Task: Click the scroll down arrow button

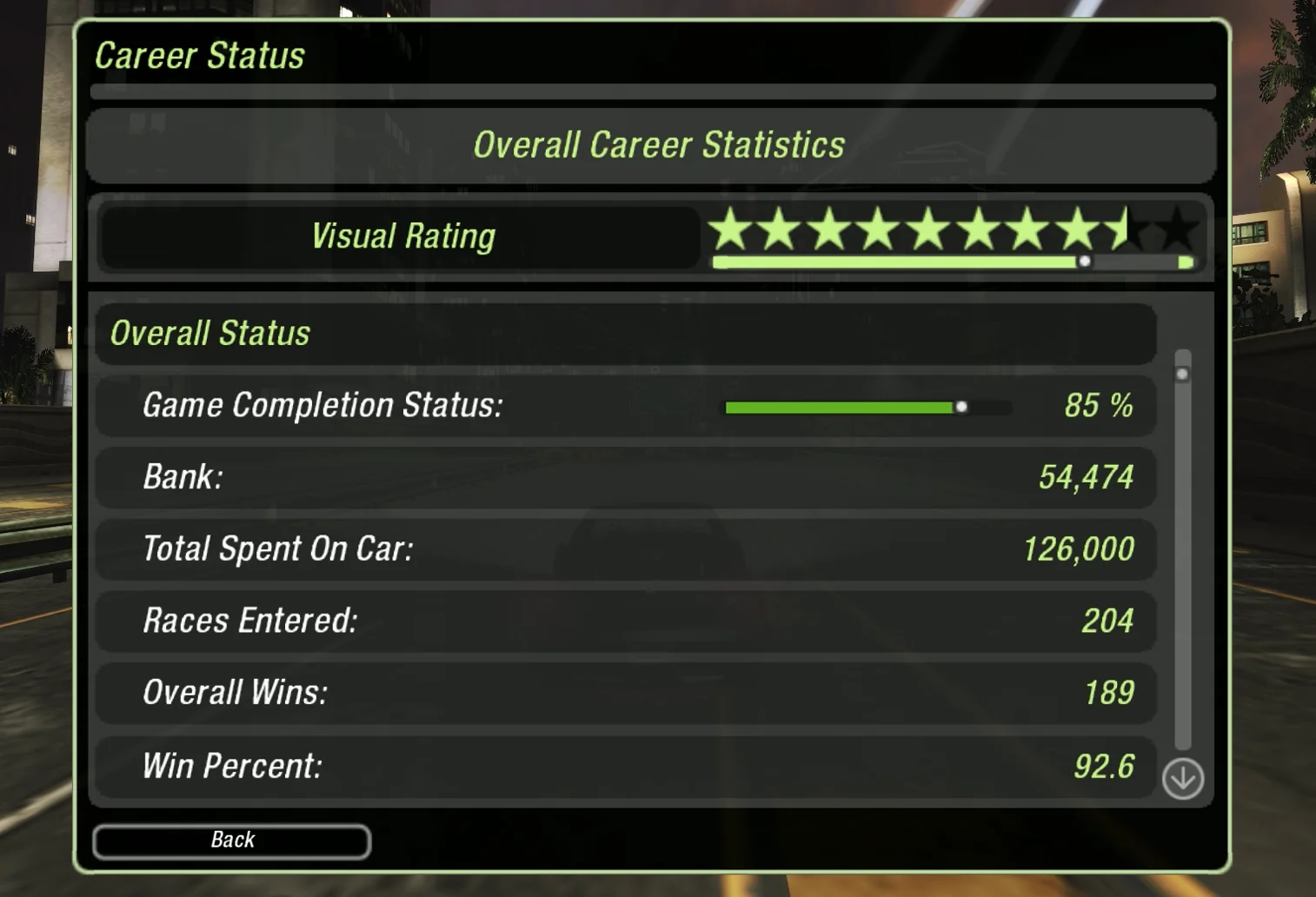Action: click(x=1182, y=778)
